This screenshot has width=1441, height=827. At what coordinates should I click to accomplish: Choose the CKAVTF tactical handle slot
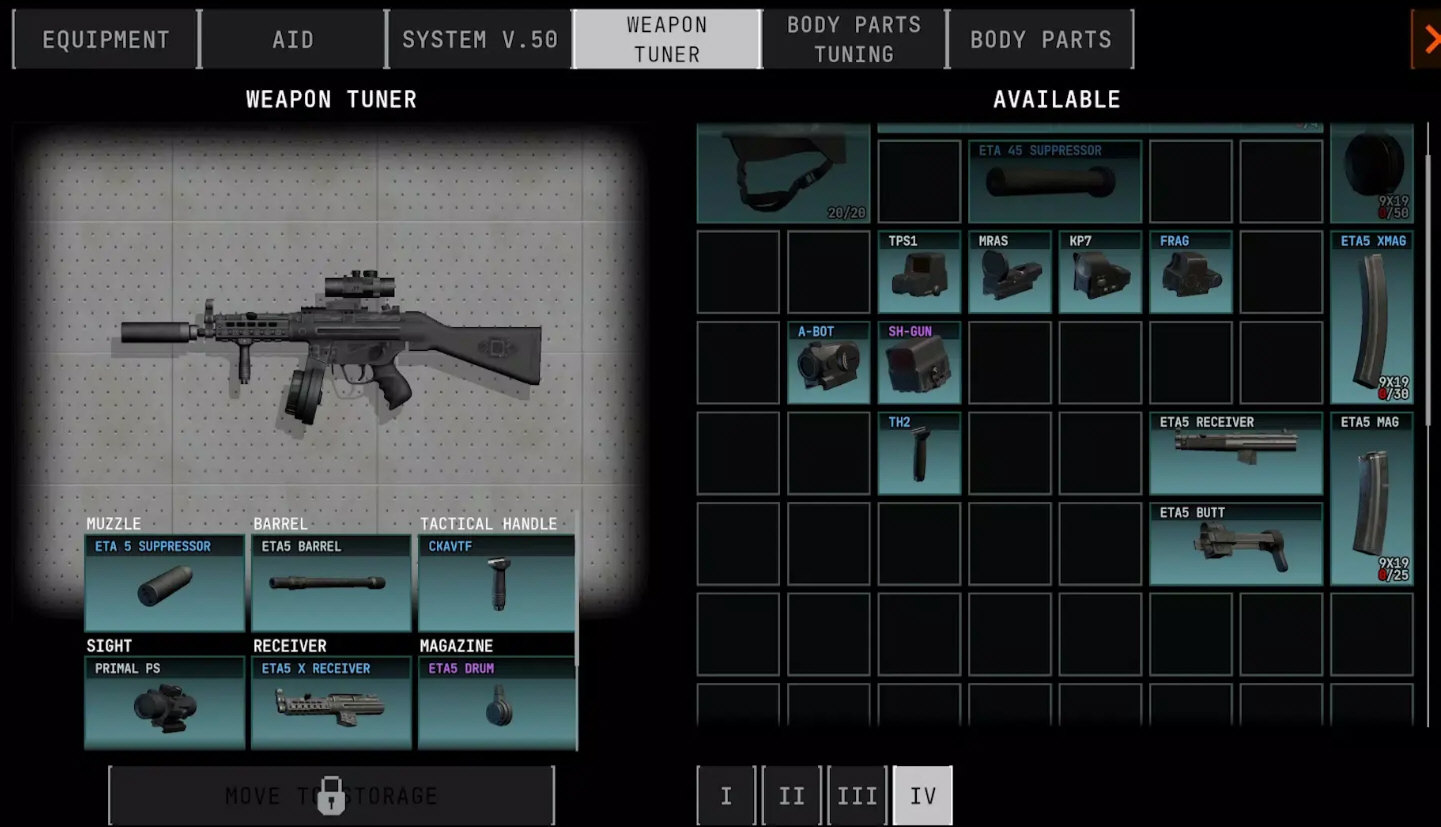[497, 584]
